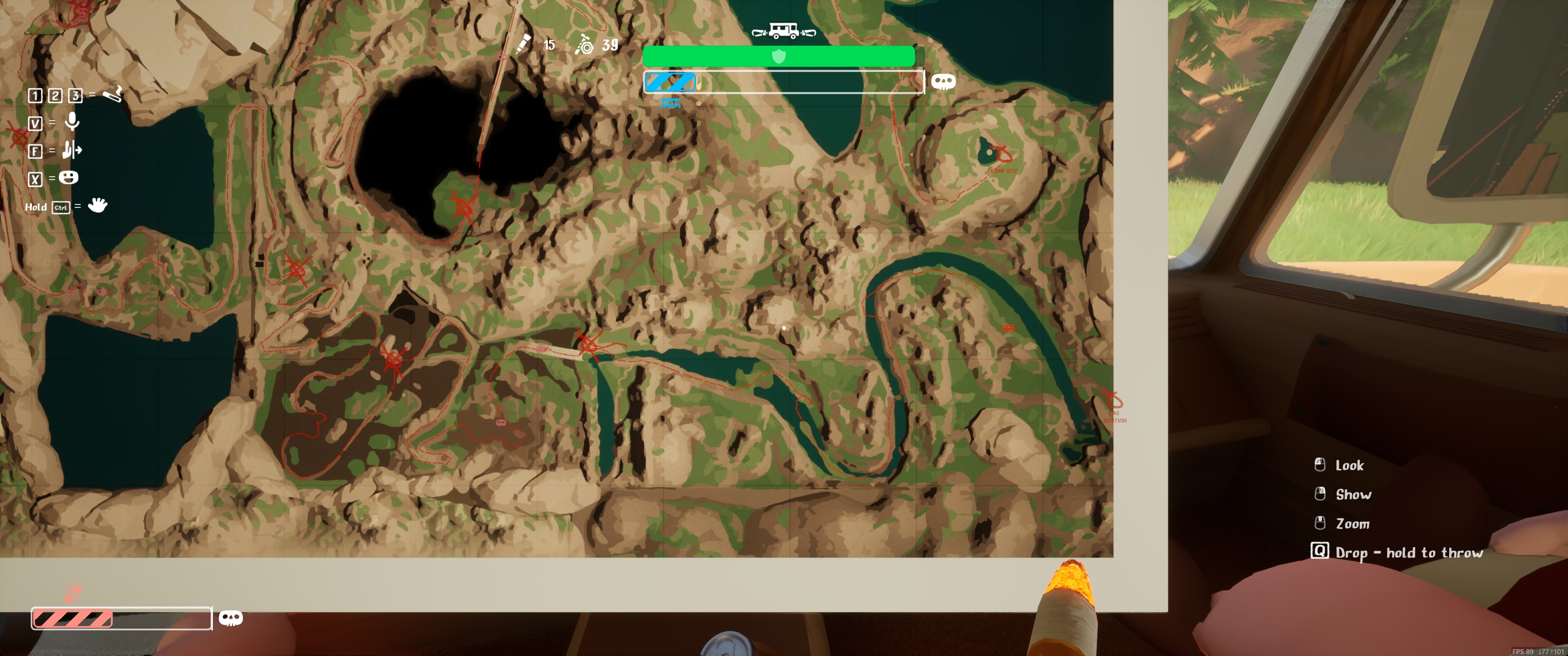Select the marker pen icon showing 15
The image size is (1568, 656).
523,44
